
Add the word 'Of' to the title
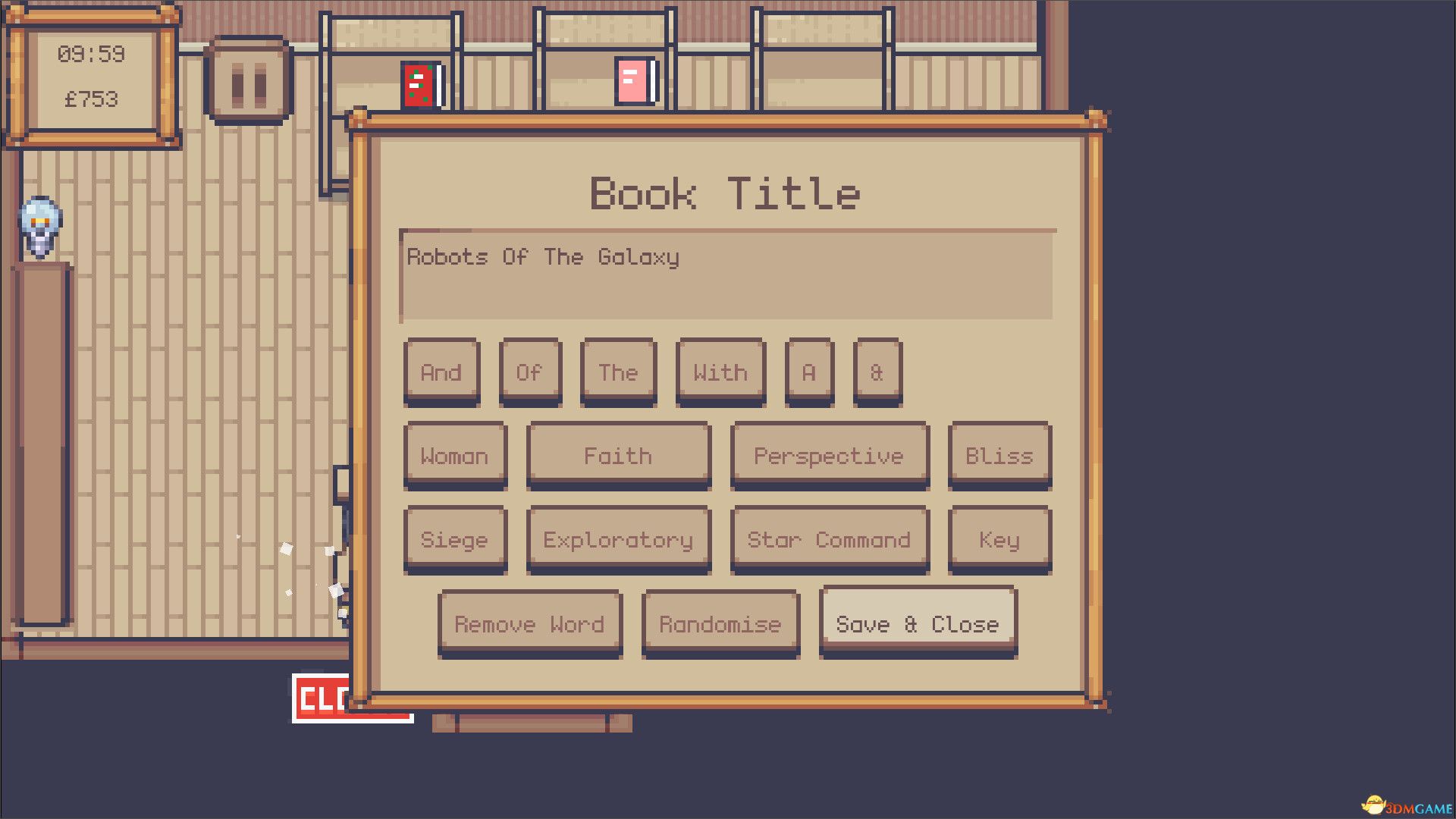530,372
